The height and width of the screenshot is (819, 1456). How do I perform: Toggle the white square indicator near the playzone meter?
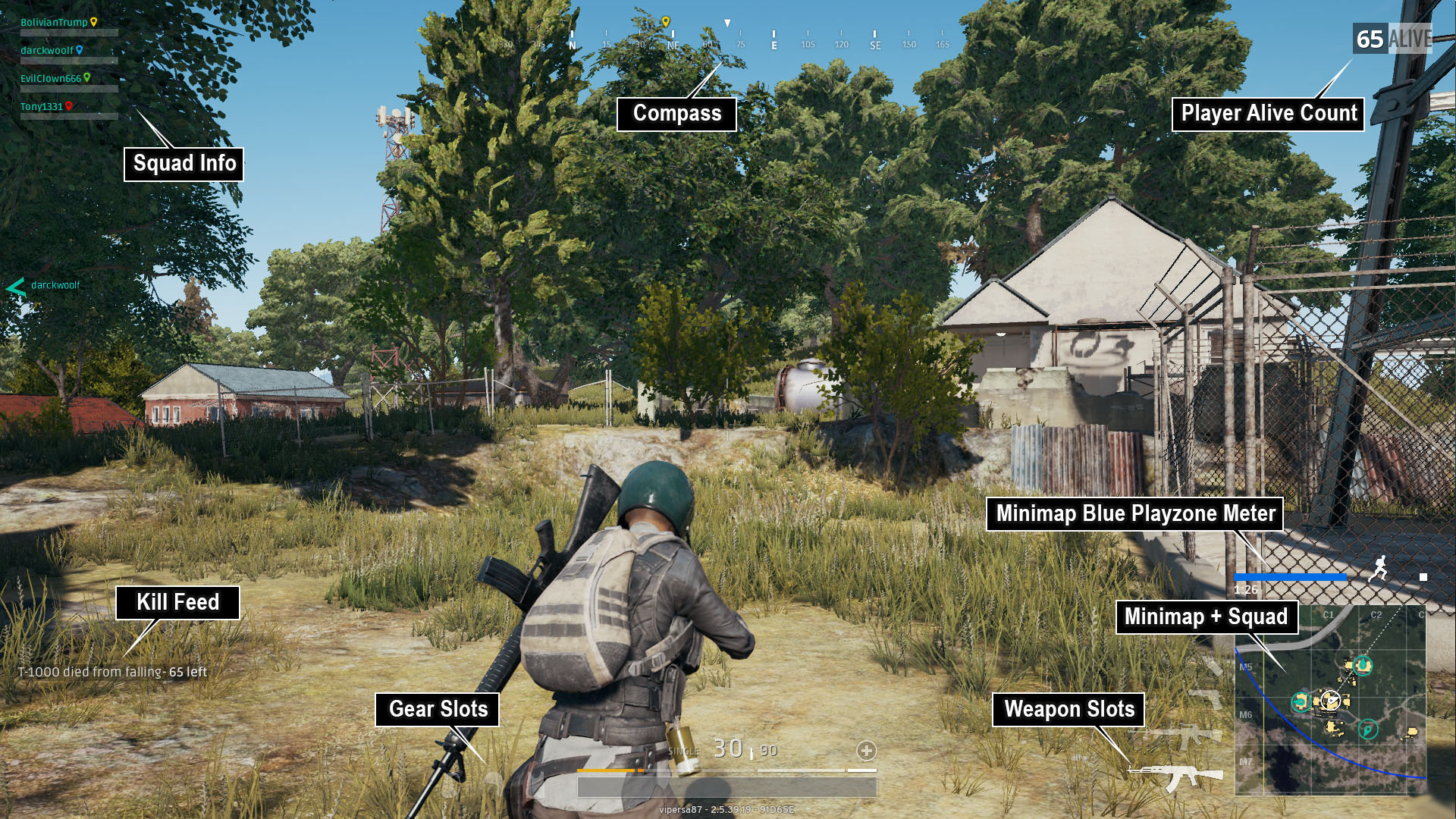click(1423, 577)
